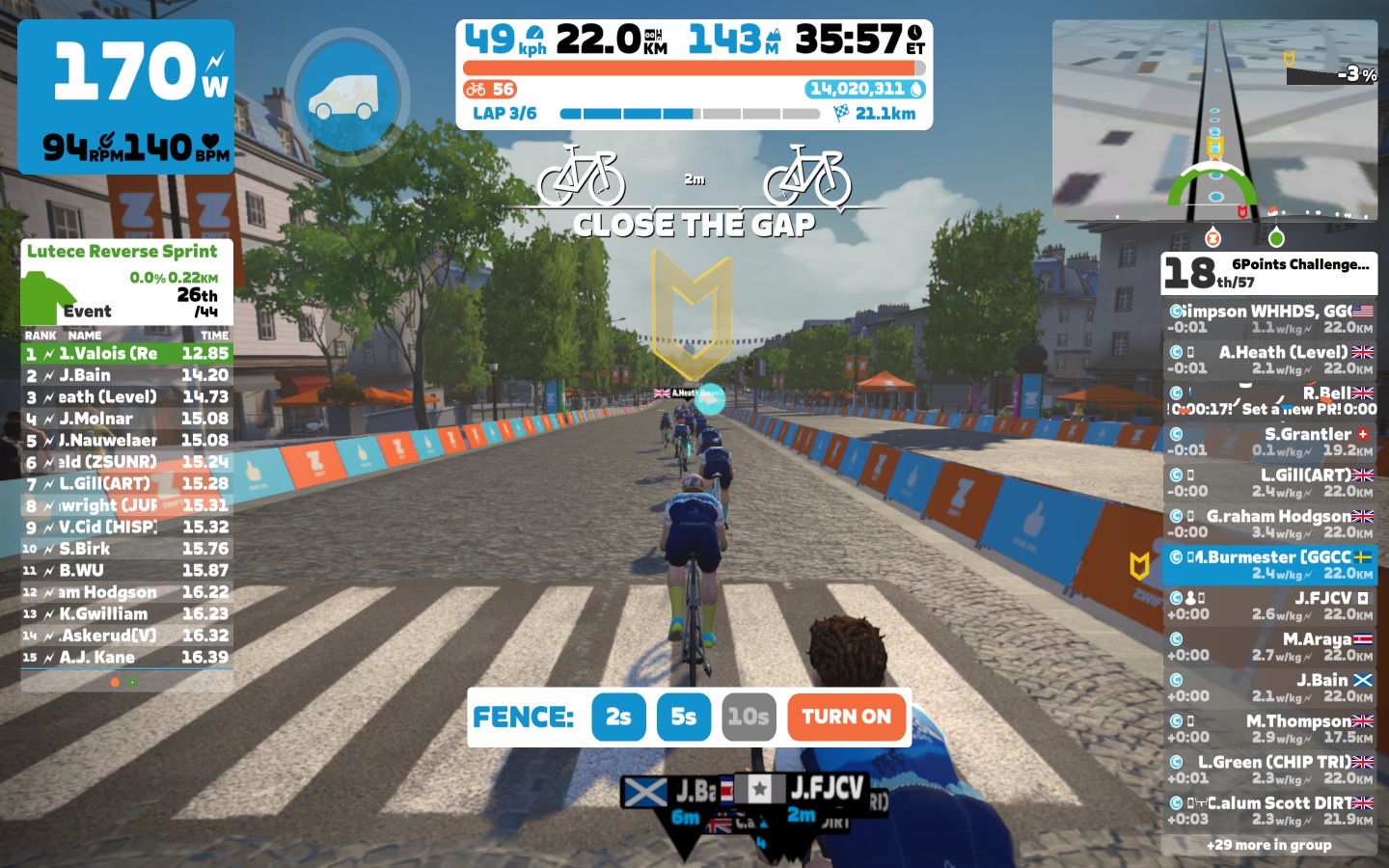The width and height of the screenshot is (1389, 868).
Task: Set fence to 2s
Action: 618,717
